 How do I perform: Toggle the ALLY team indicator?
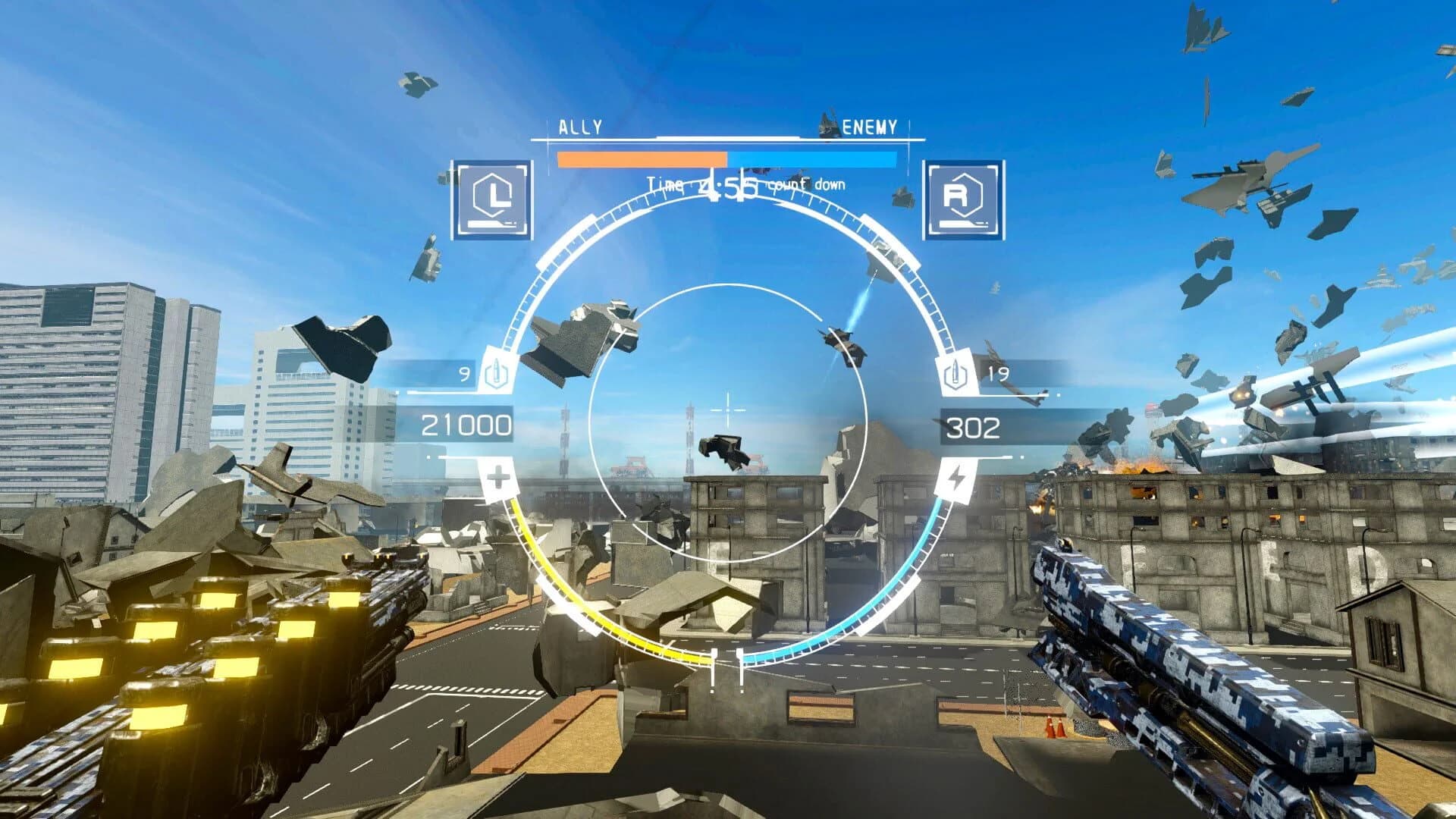pos(579,125)
